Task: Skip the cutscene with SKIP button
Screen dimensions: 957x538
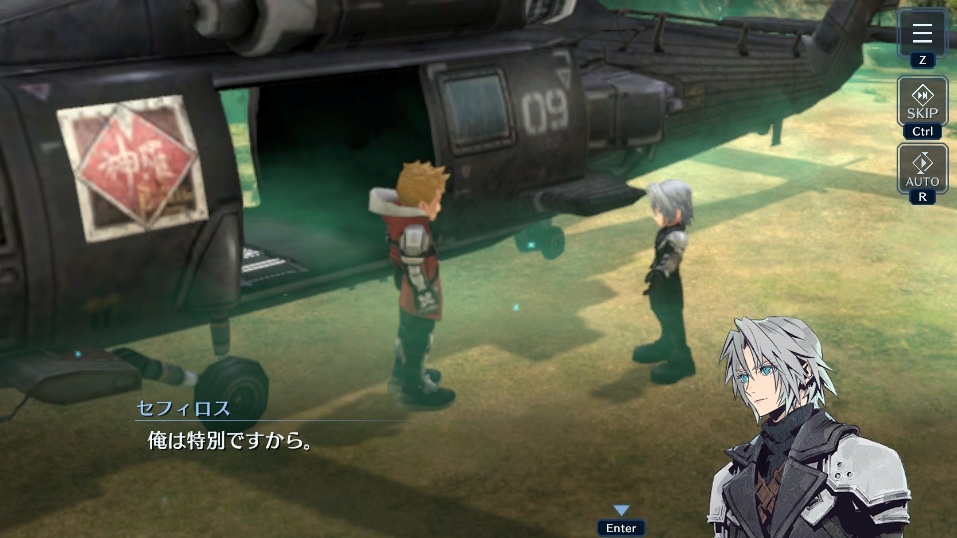Action: pos(922,100)
